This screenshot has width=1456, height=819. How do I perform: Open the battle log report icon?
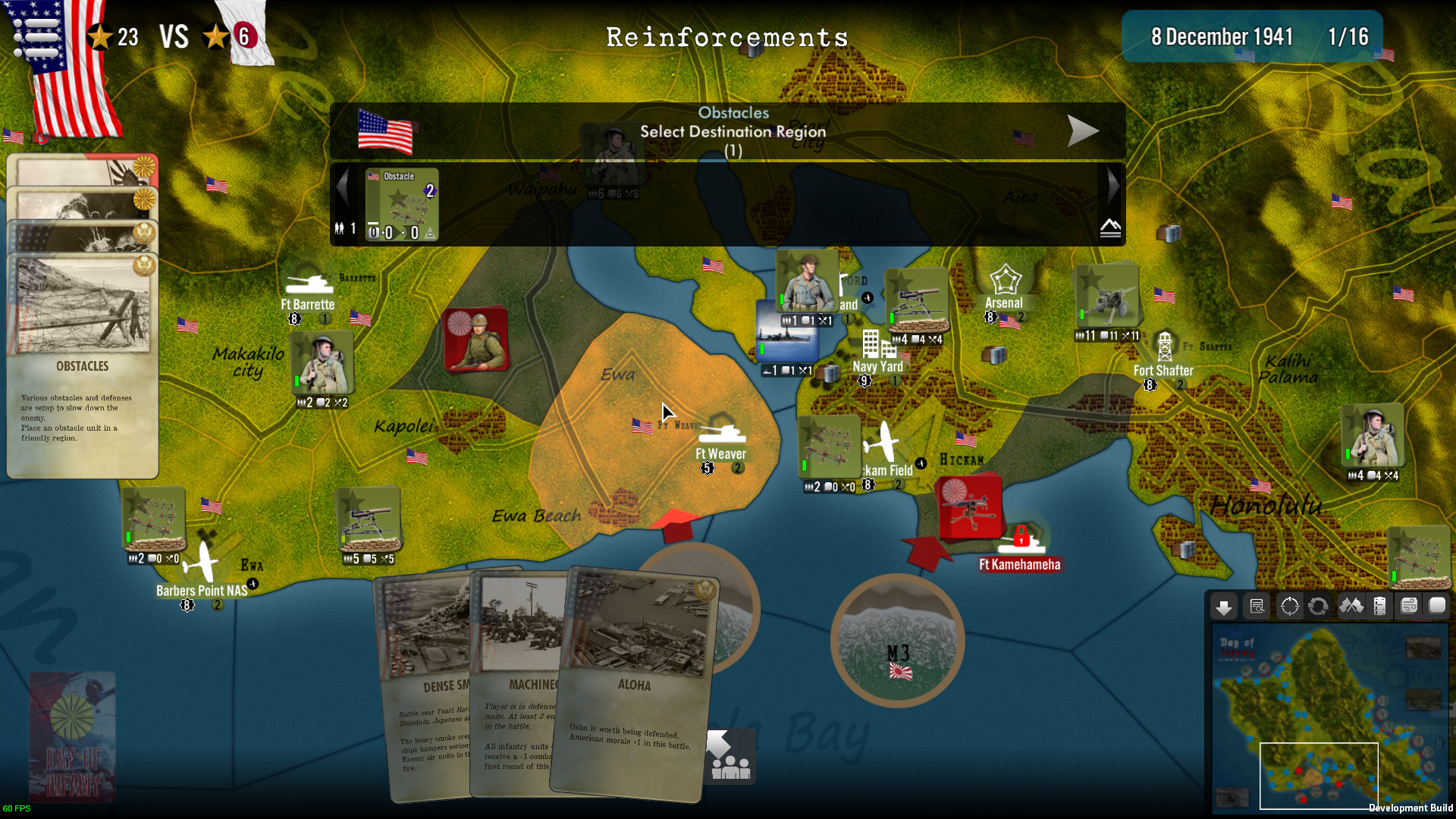click(x=1257, y=607)
